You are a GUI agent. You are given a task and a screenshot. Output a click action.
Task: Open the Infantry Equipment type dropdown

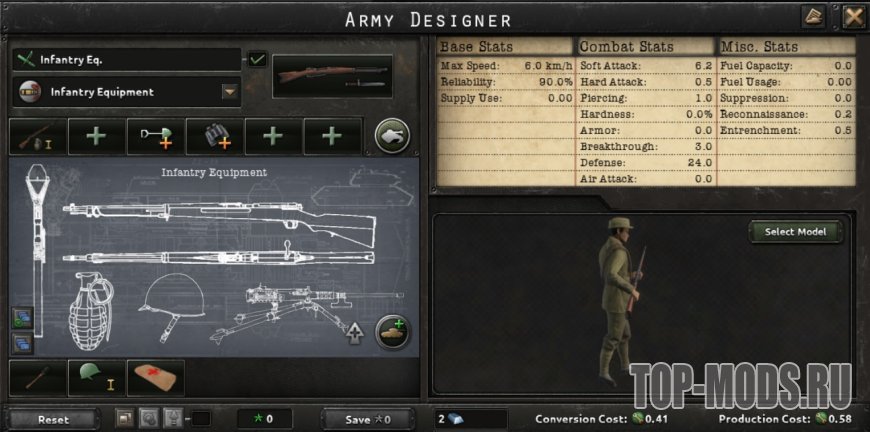230,93
